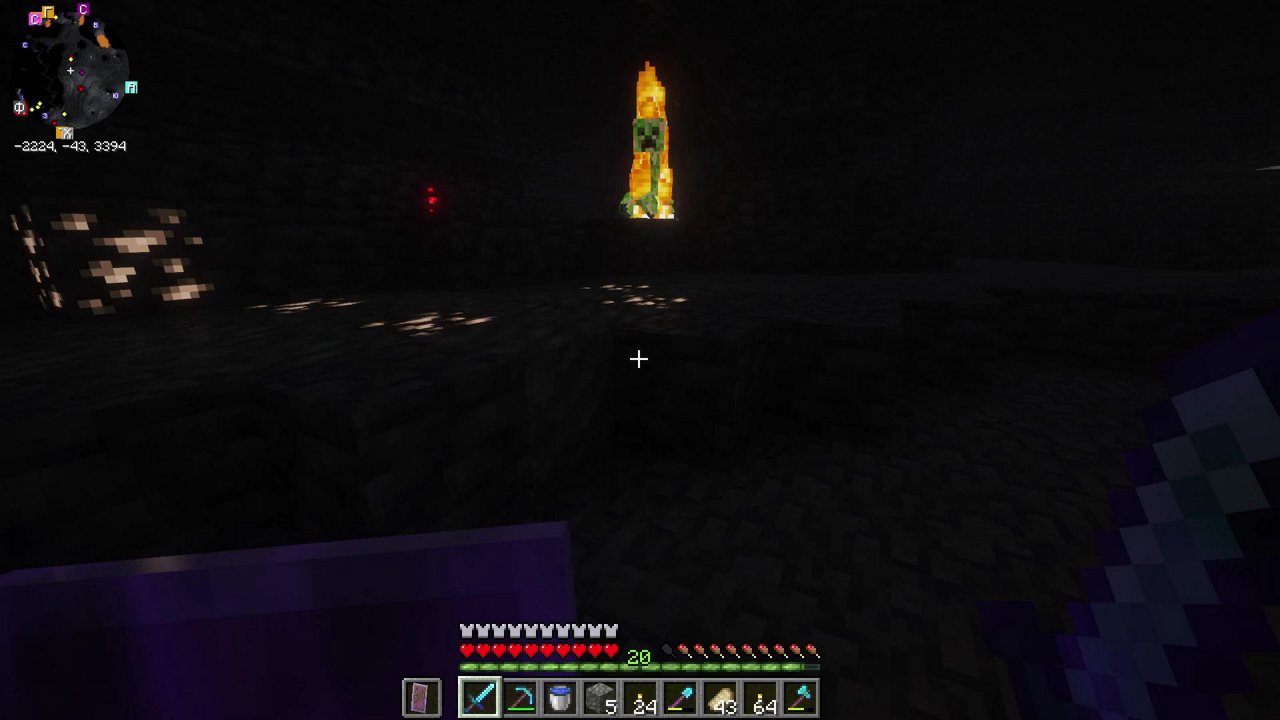This screenshot has width=1280, height=720.
Task: Click the teal waypoint marker on the minimap
Action: tap(131, 87)
